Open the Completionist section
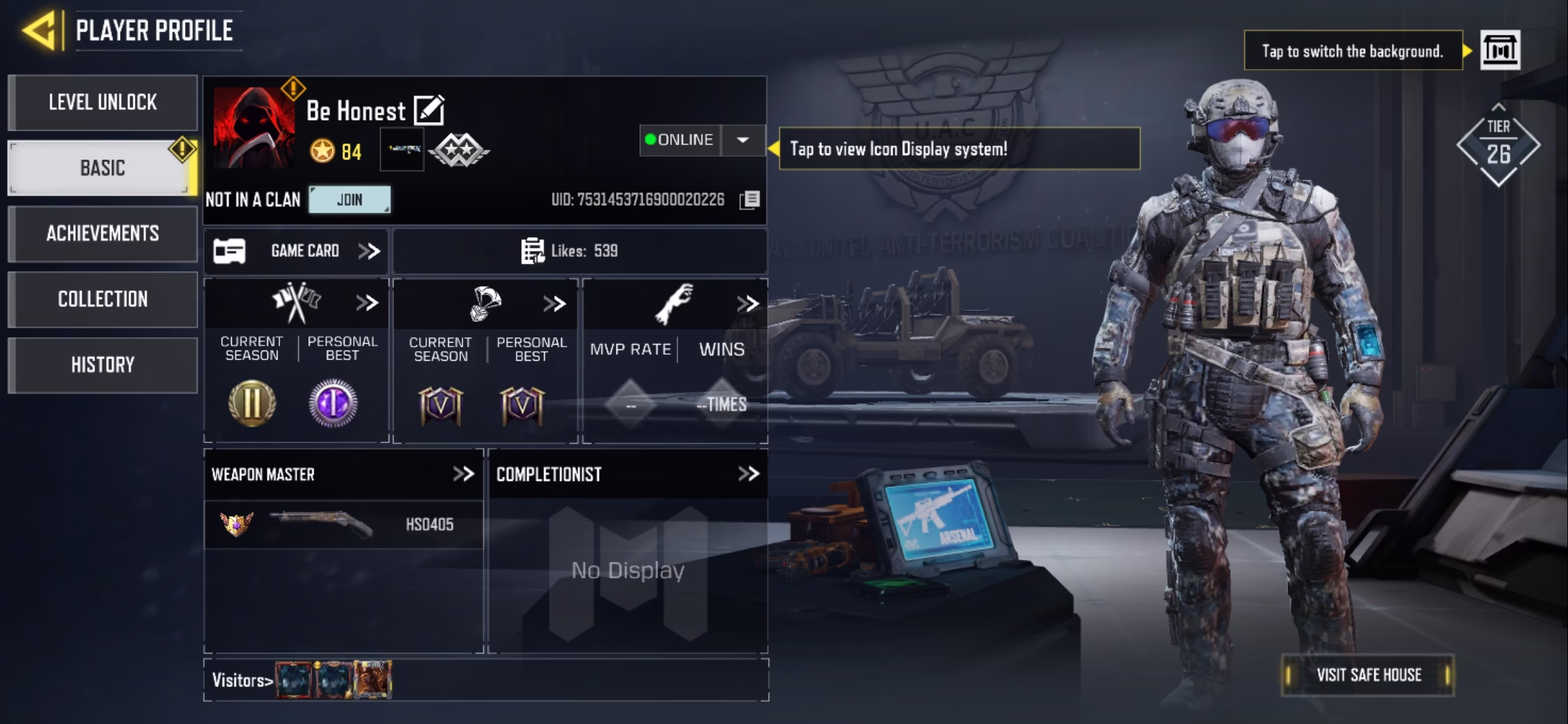 pyautogui.click(x=748, y=474)
